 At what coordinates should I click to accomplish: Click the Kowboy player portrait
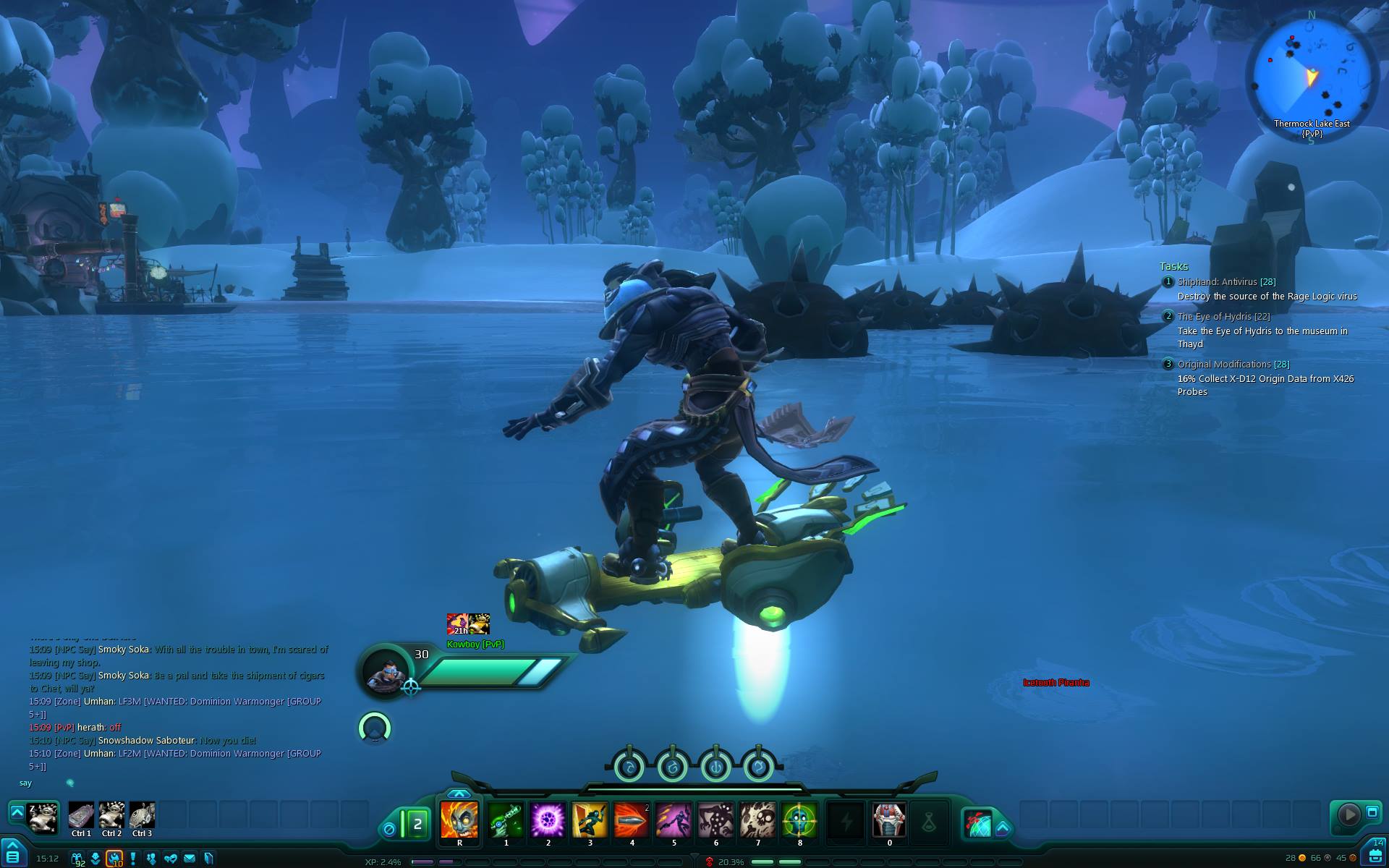(387, 671)
